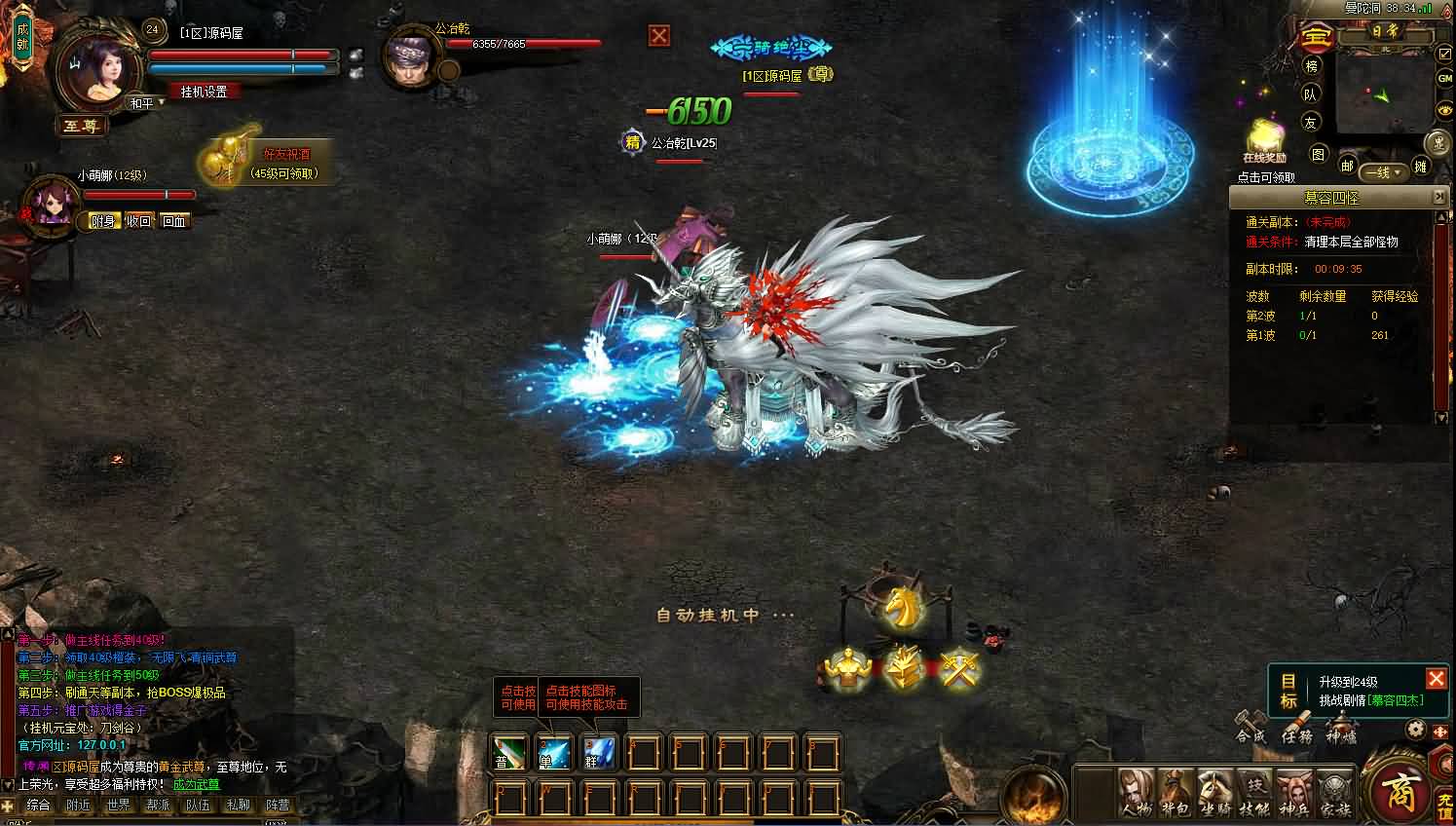This screenshot has height=826, width=1456.
Task: Click the 宝 treasure icon above the minimap
Action: tap(1318, 37)
